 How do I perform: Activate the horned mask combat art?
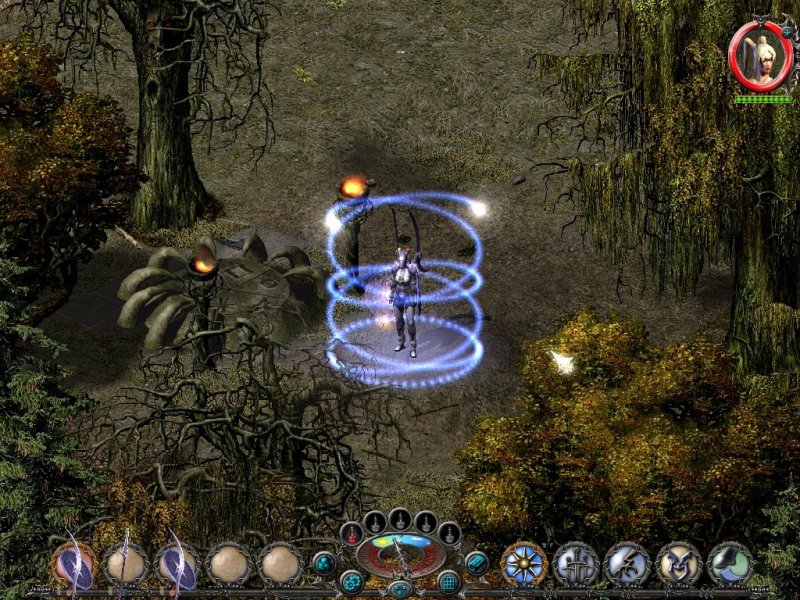(x=679, y=564)
